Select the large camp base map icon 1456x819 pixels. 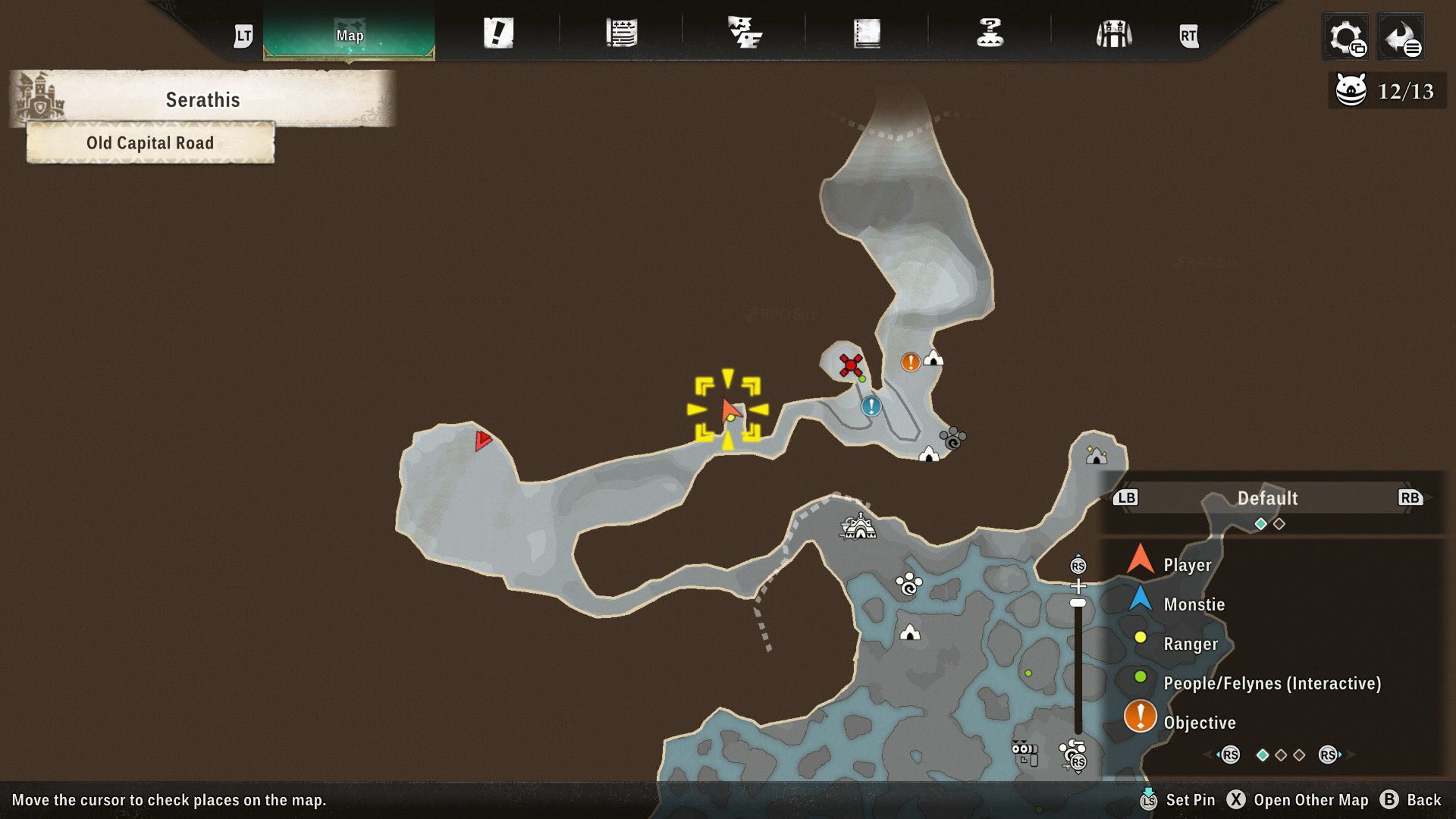[x=859, y=527]
